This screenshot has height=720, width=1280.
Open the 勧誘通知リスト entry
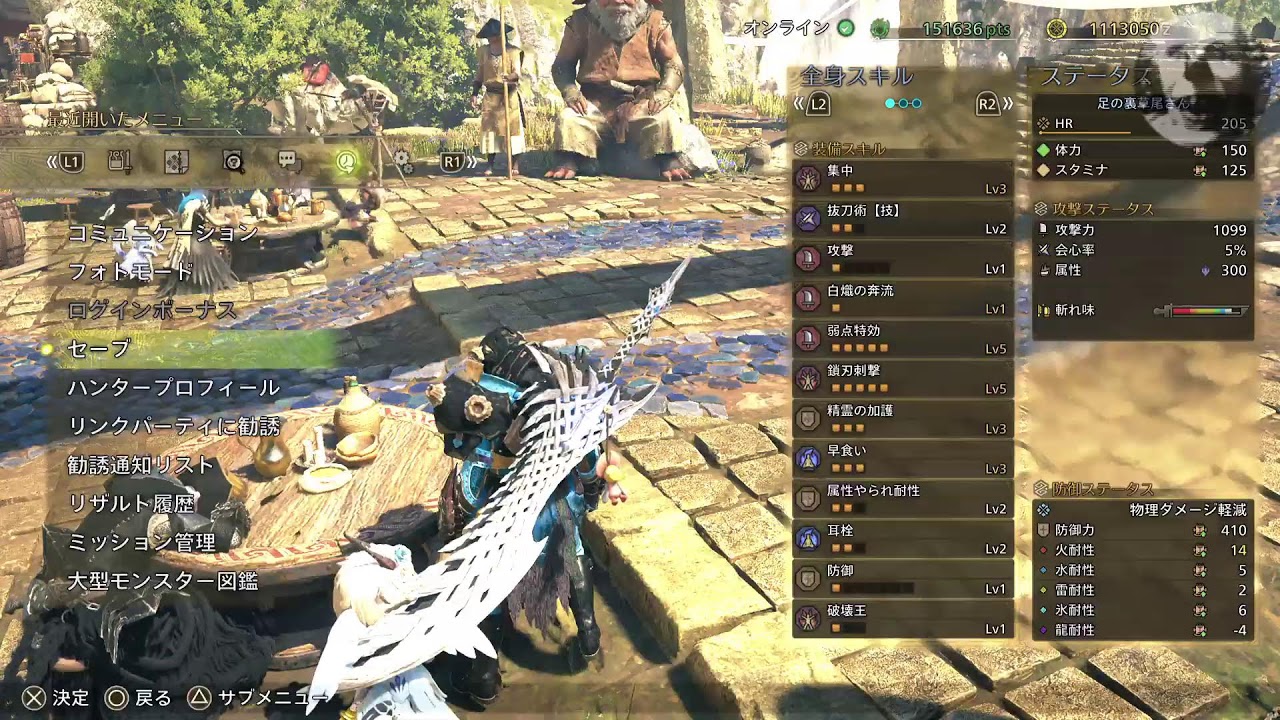click(x=141, y=465)
